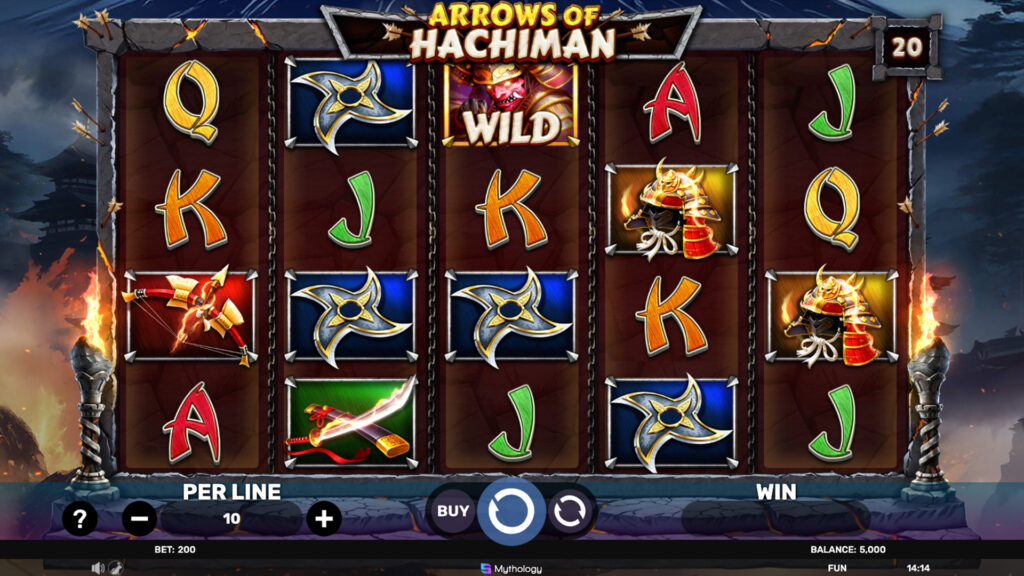
Task: Toggle the sound speaker icon
Action: (x=98, y=568)
